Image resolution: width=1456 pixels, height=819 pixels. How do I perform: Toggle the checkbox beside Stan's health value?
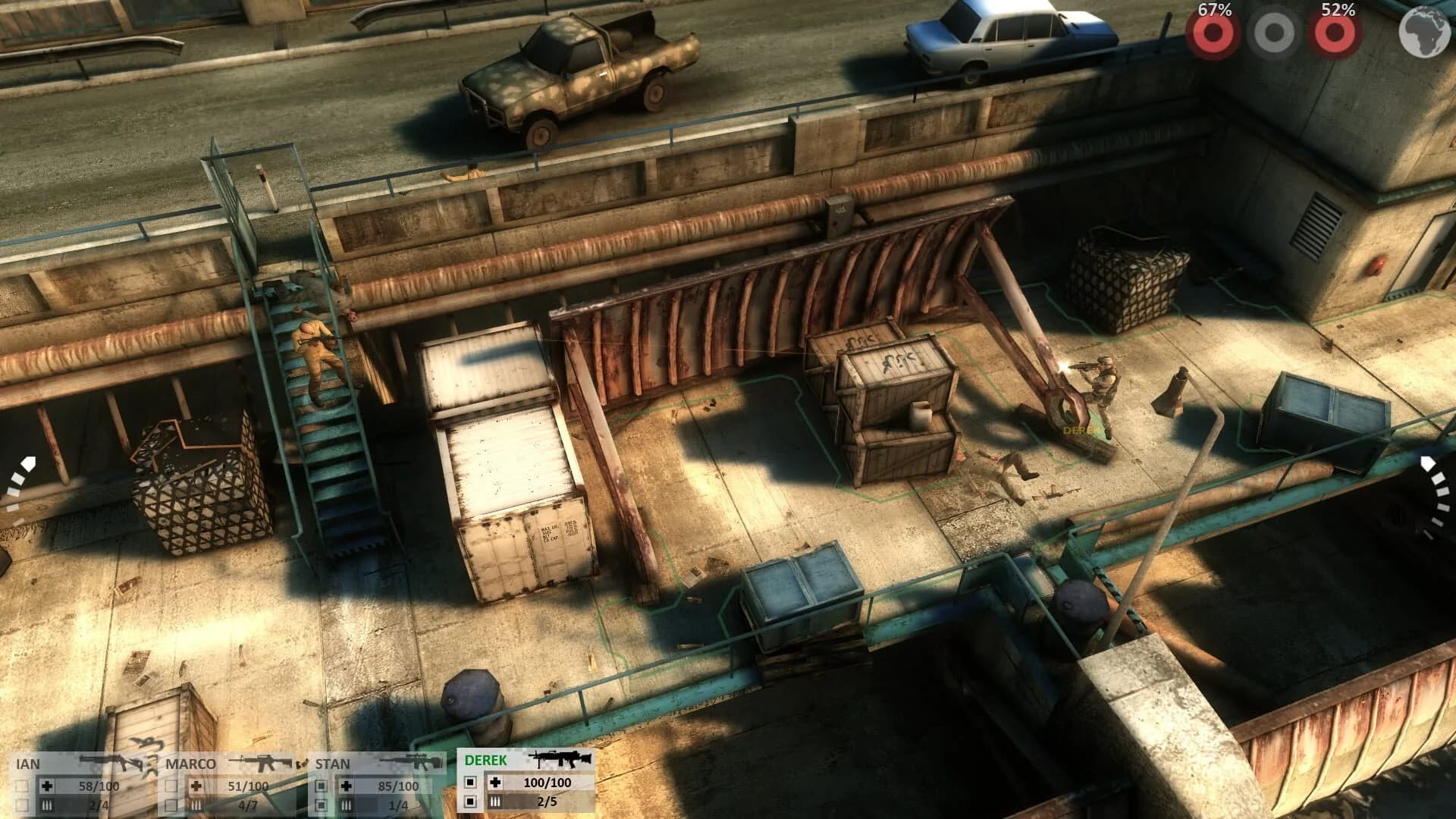click(321, 785)
